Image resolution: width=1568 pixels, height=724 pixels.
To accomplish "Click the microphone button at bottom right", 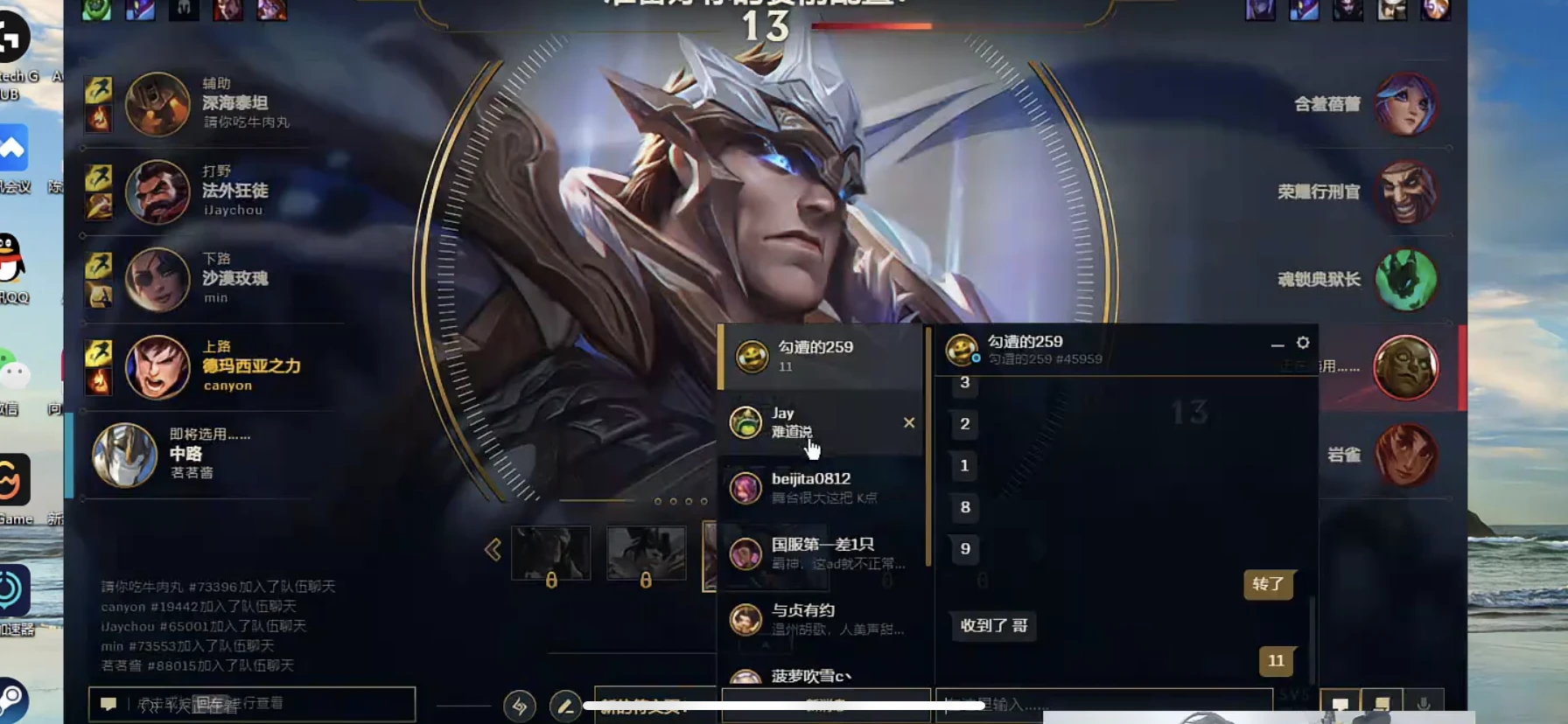I will 1424,704.
